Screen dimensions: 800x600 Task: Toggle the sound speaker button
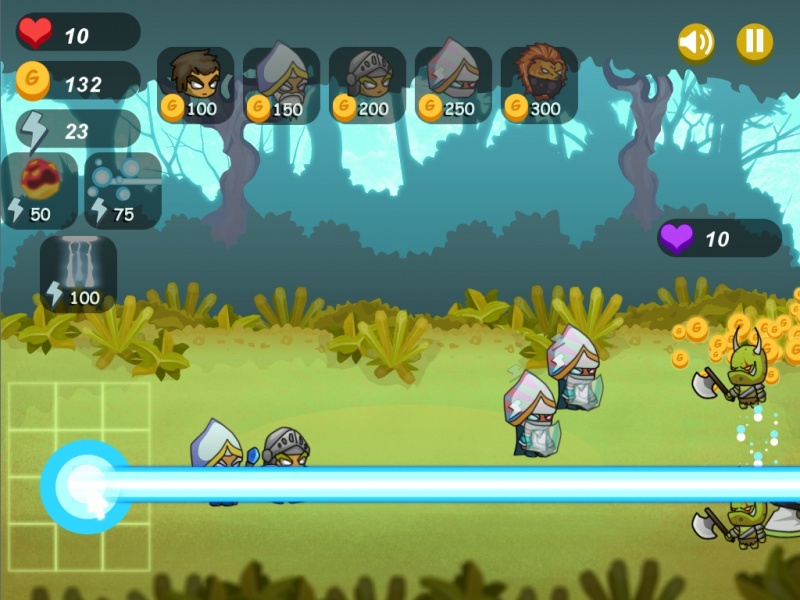(696, 42)
